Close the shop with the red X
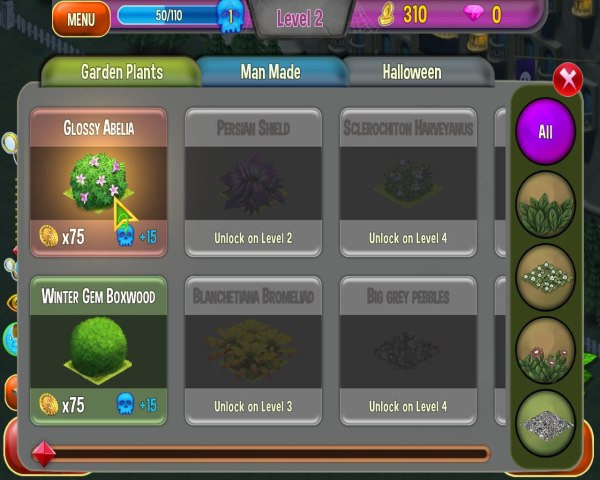This screenshot has height=480, width=600. [x=568, y=79]
